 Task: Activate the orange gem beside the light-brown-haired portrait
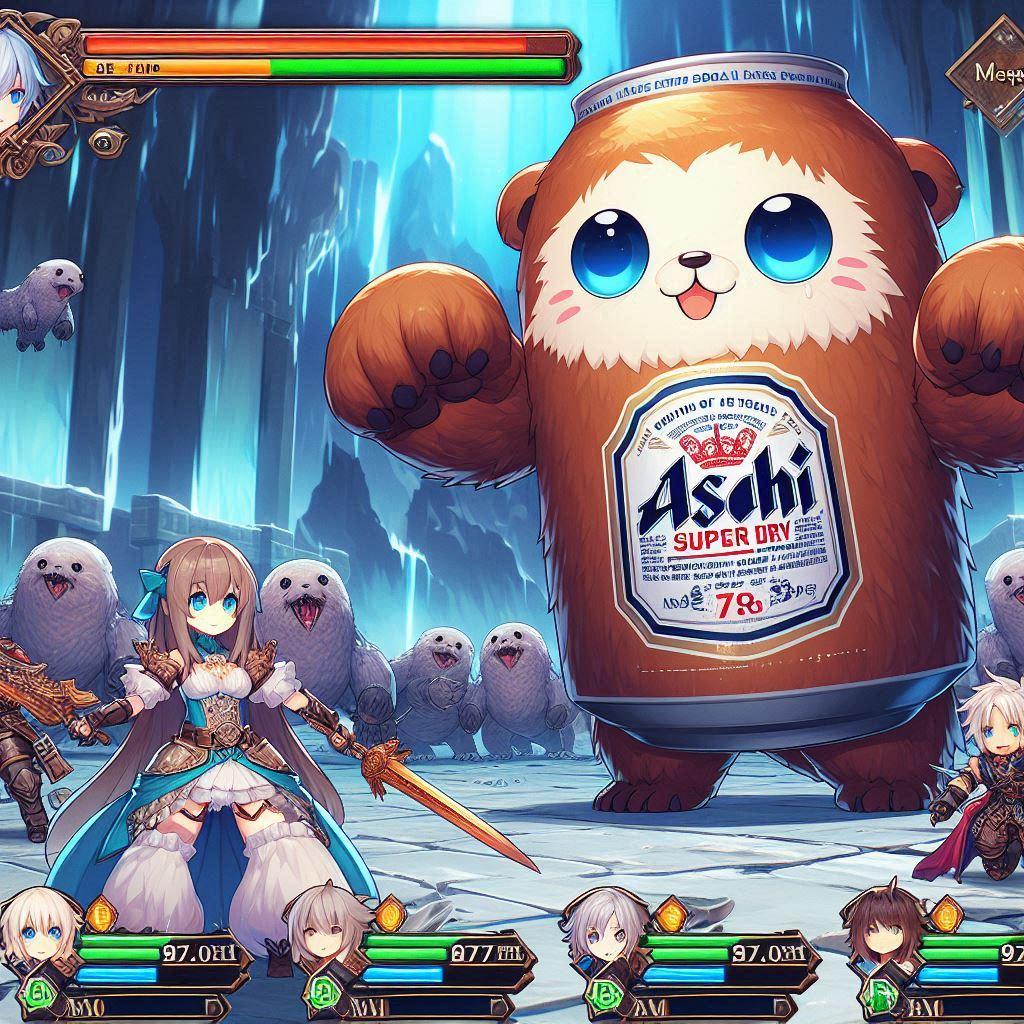388,914
